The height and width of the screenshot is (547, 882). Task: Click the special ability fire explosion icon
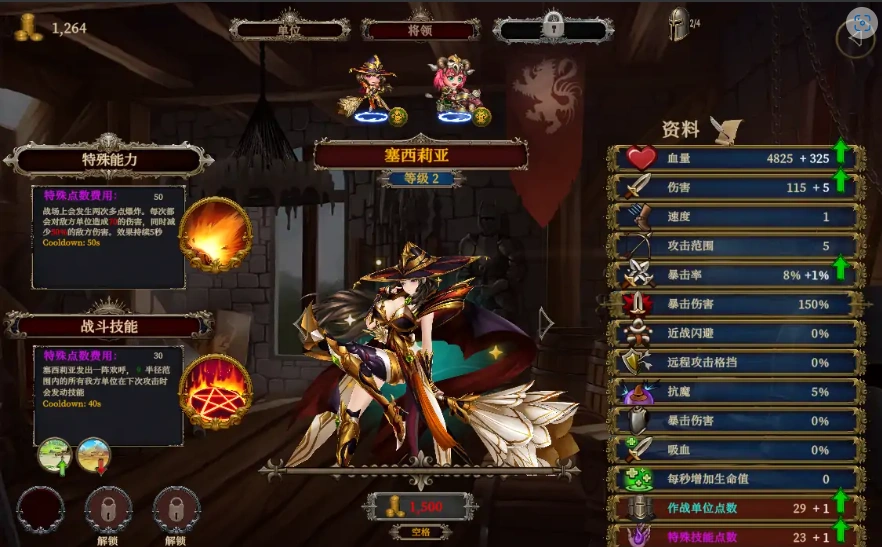[214, 233]
